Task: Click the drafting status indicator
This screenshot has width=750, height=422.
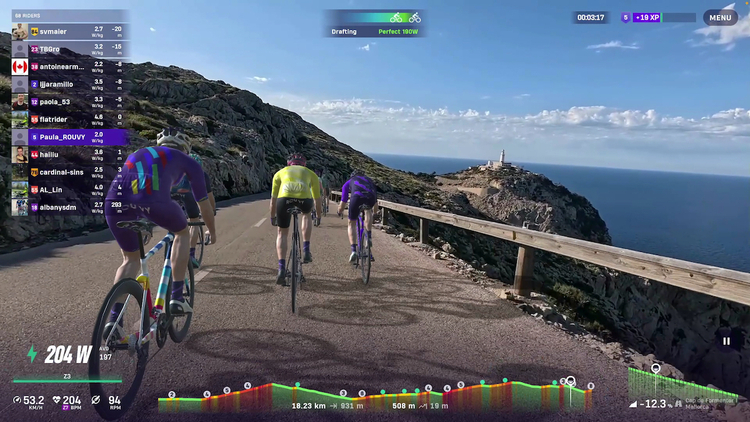Action: tap(374, 24)
